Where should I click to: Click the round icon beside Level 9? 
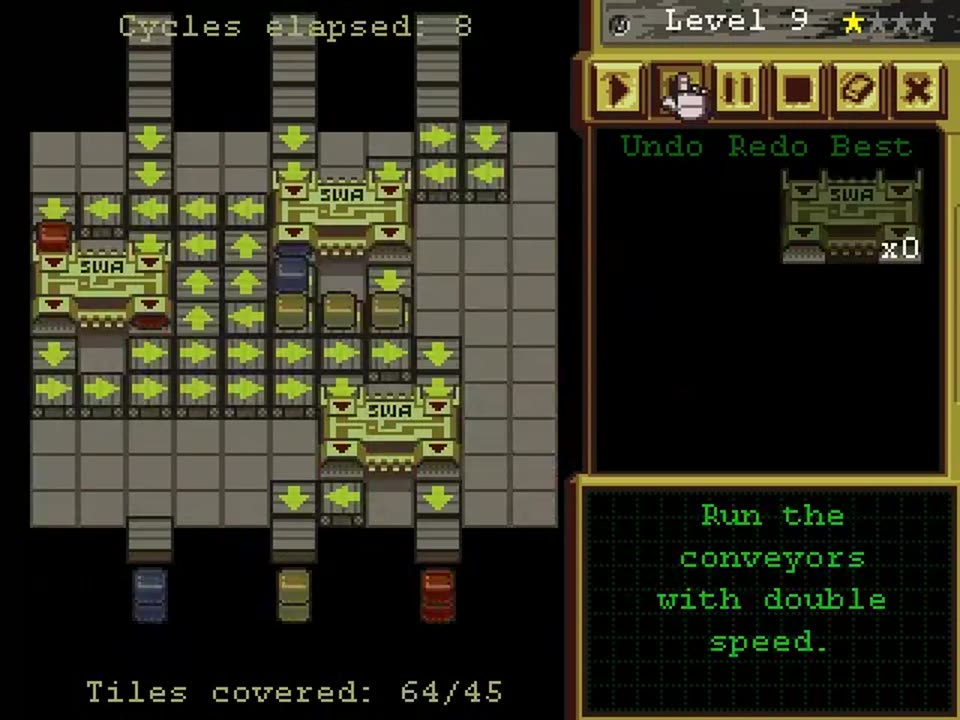click(620, 25)
